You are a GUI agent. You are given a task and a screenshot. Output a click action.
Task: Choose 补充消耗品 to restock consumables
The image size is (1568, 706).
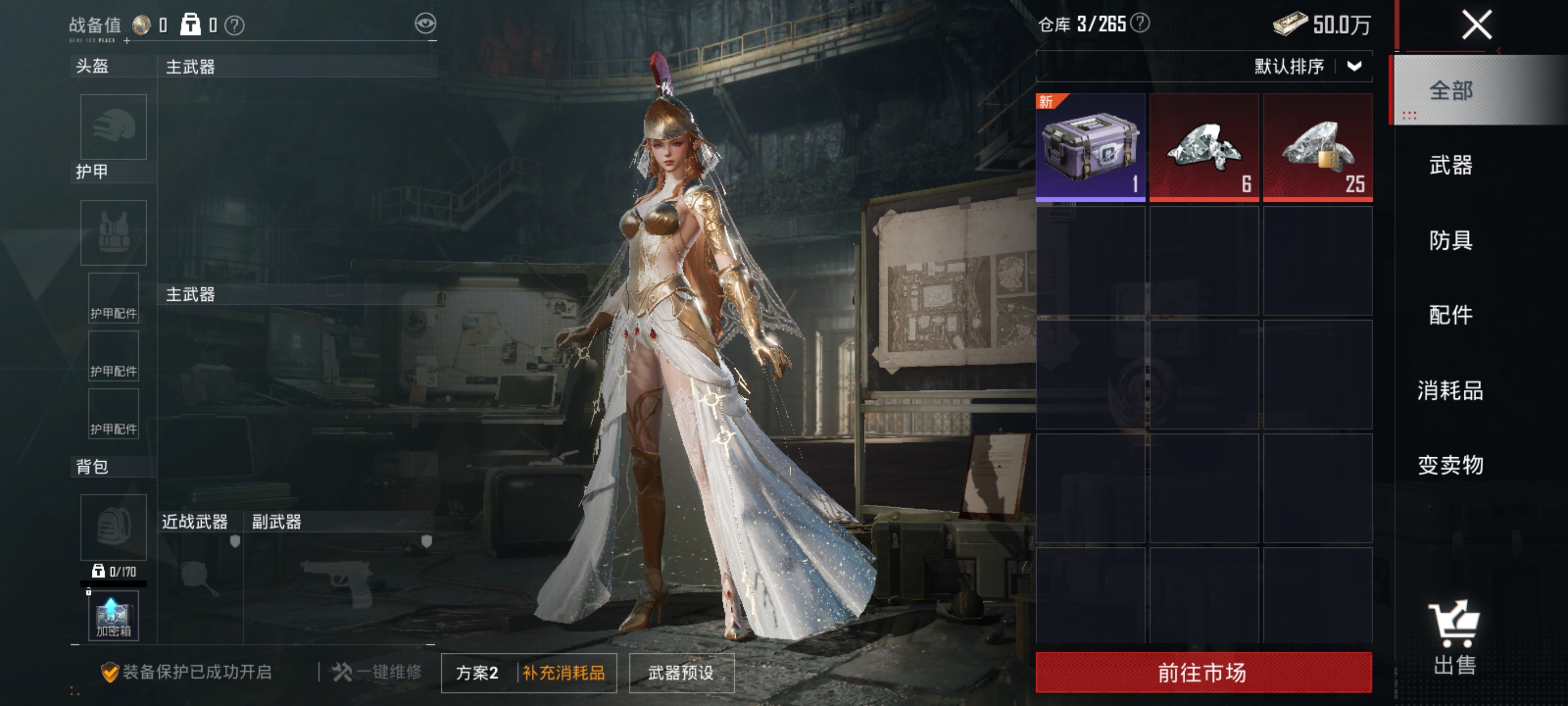(564, 672)
